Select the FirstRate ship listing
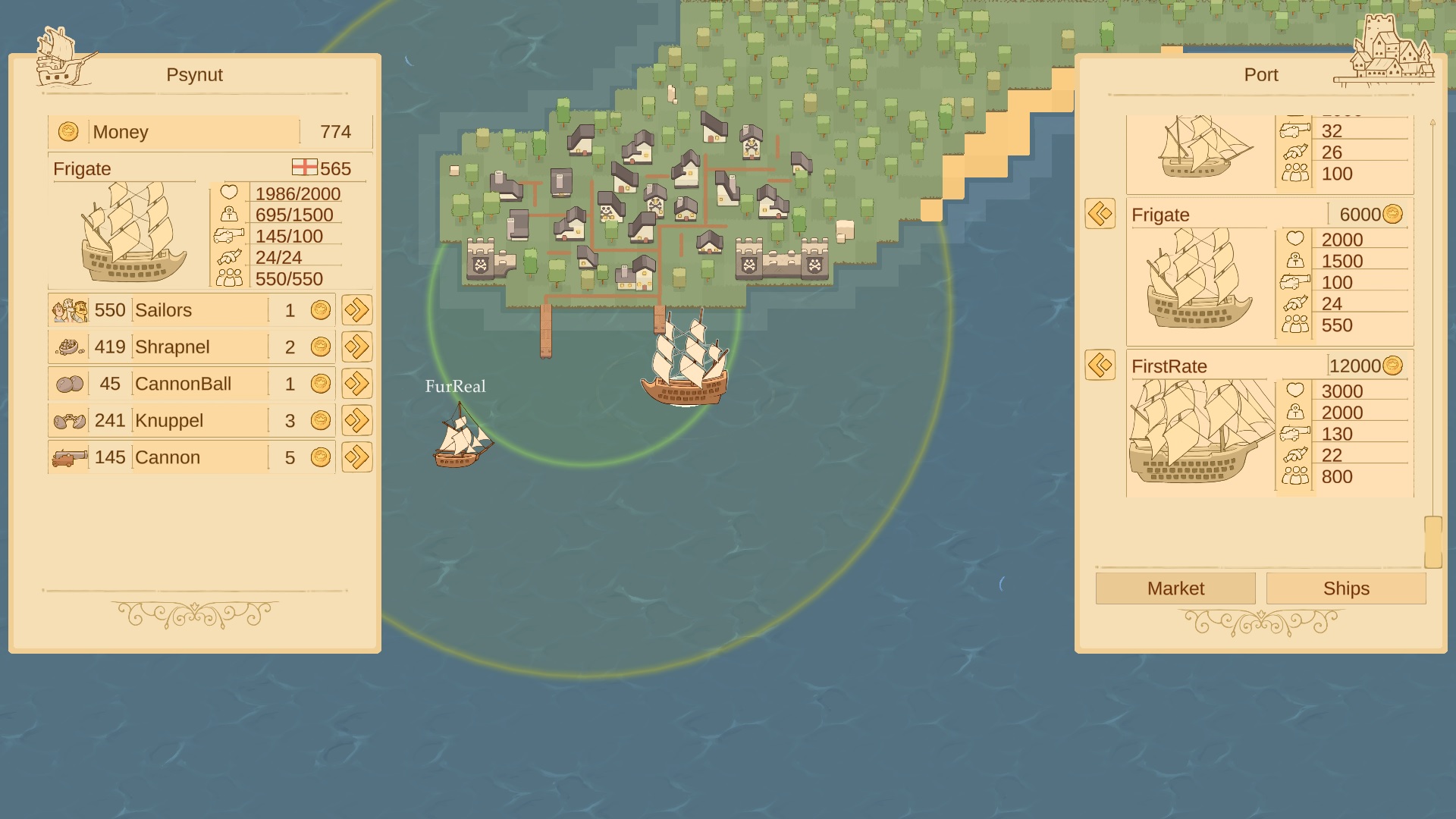The width and height of the screenshot is (1456, 819). coord(1270,423)
